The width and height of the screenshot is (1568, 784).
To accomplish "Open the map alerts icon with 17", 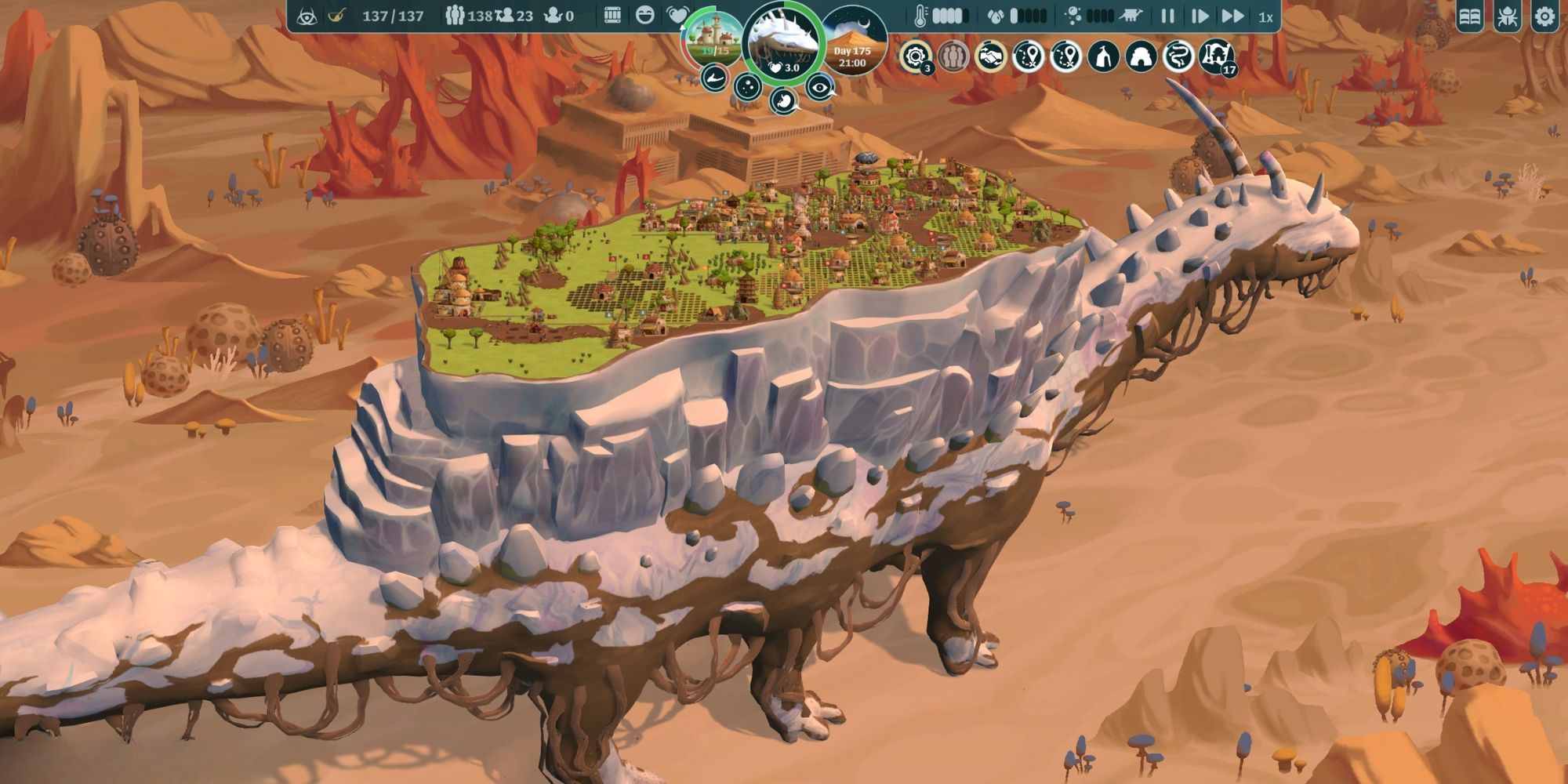I will (x=1216, y=56).
